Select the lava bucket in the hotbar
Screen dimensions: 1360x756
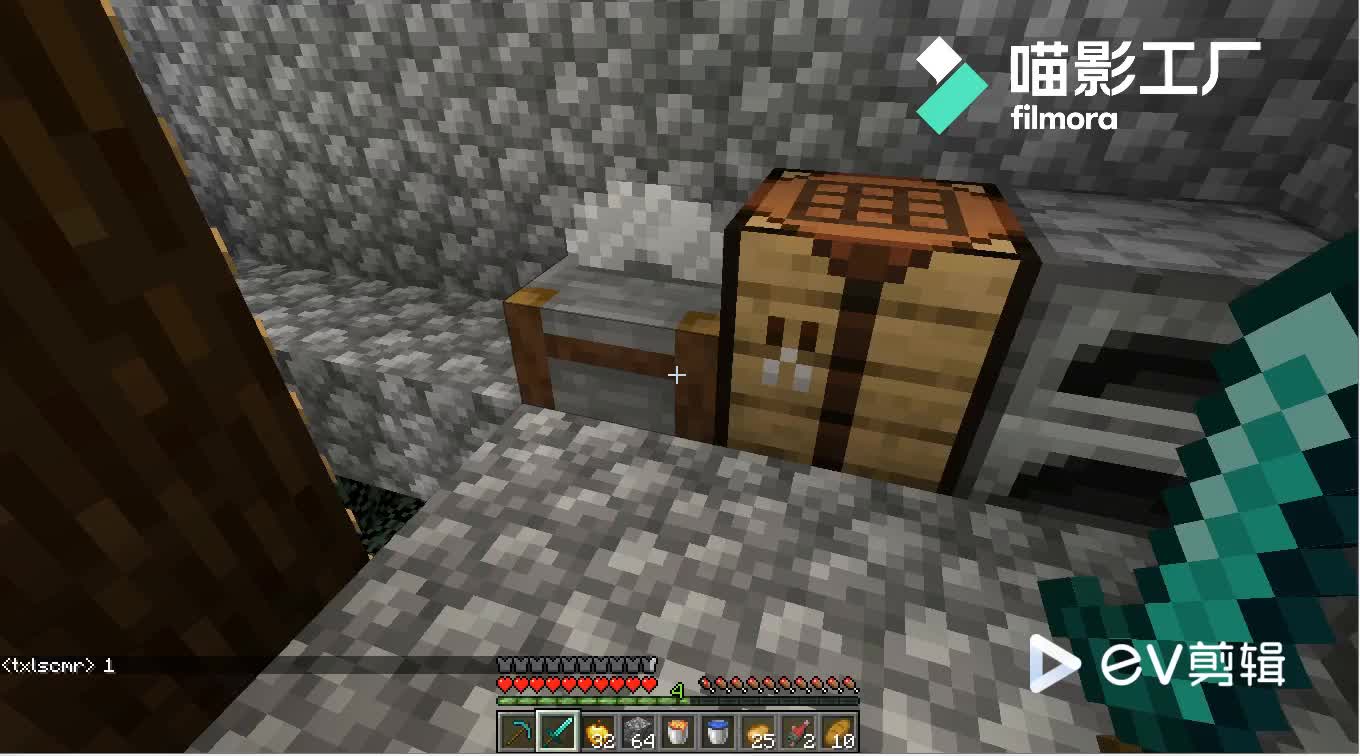coord(675,730)
